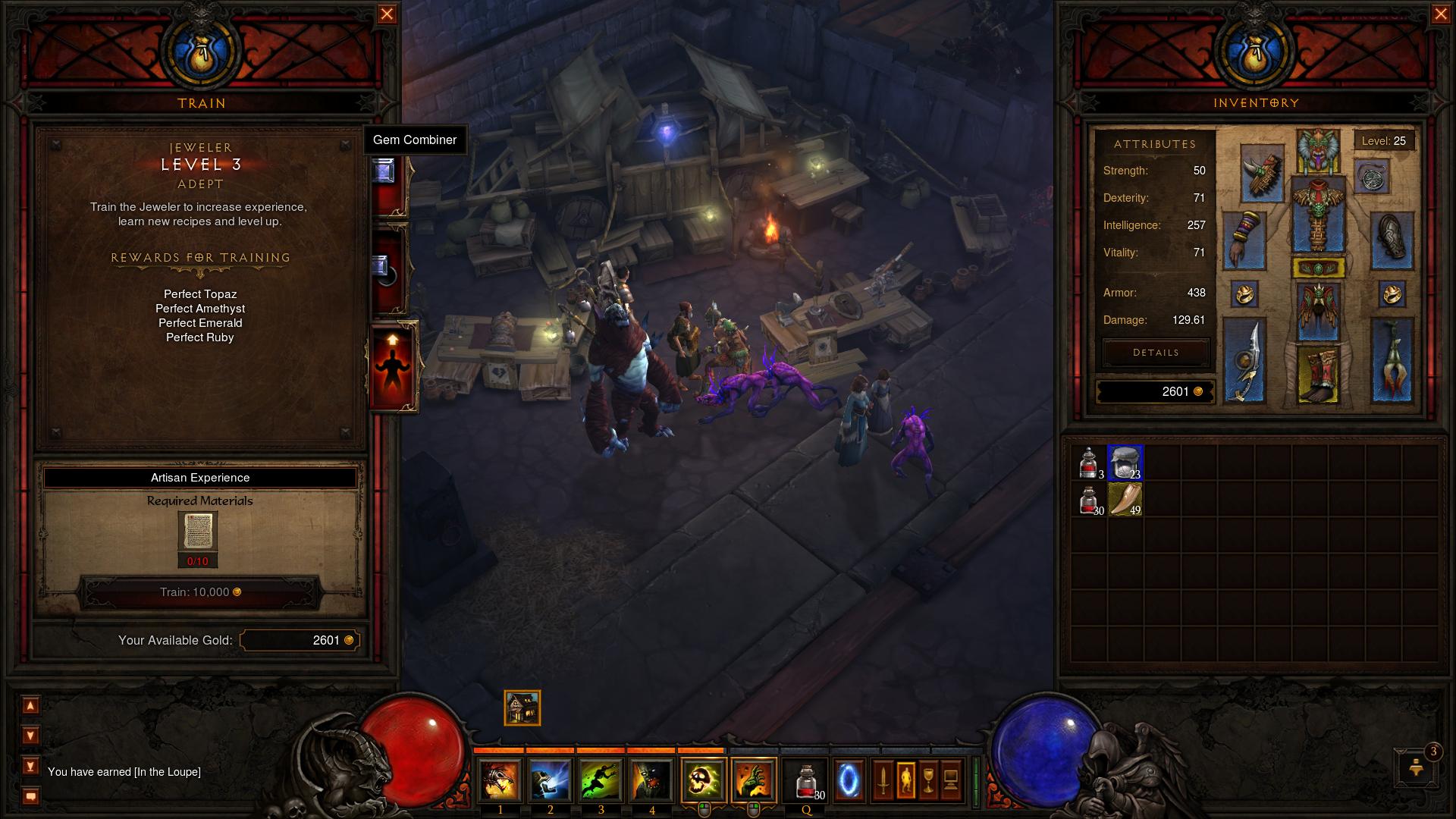Image resolution: width=1456 pixels, height=819 pixels.
Task: Open the attribute Details button
Action: [x=1156, y=353]
